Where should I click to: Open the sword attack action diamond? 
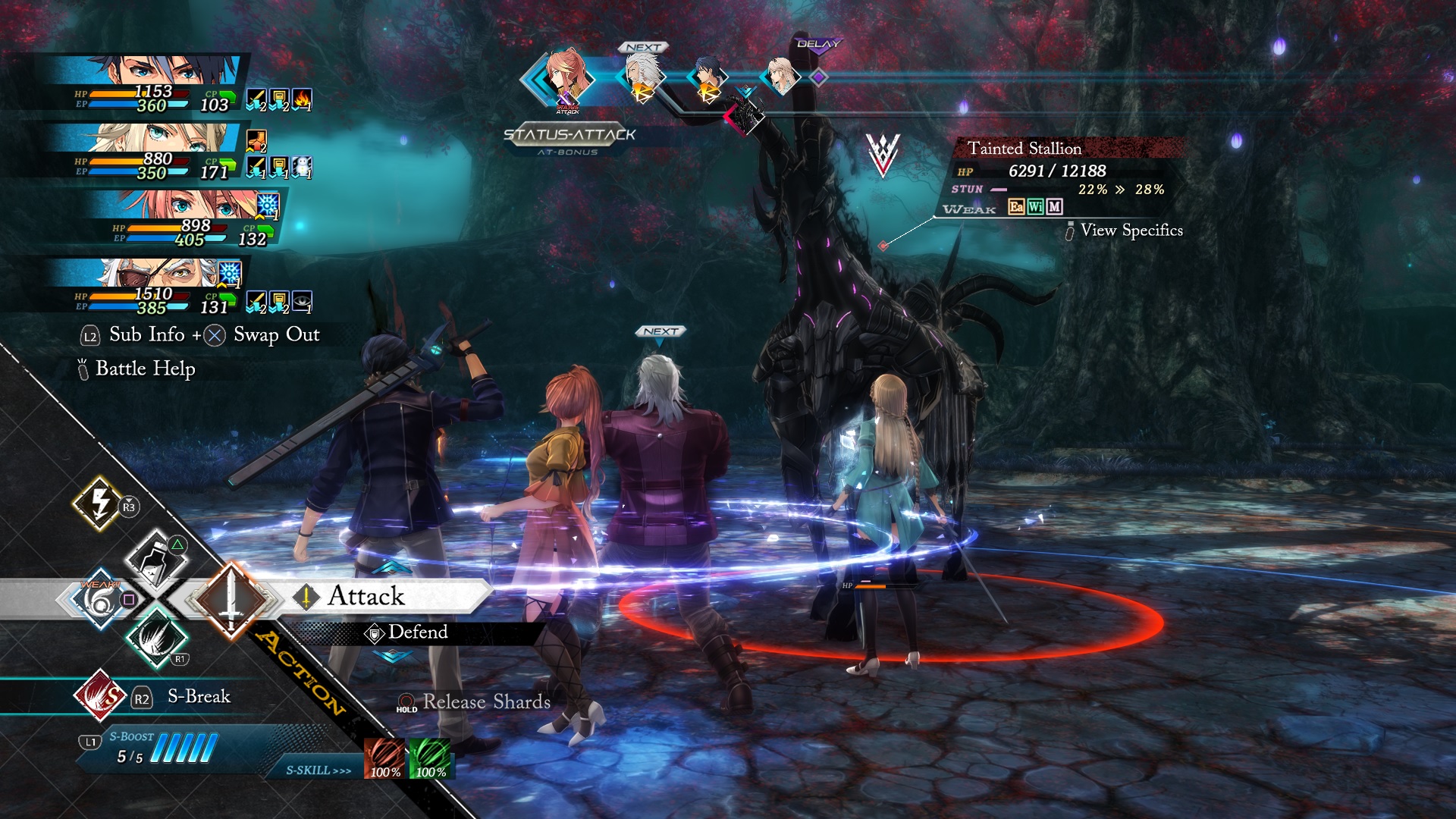tap(231, 598)
